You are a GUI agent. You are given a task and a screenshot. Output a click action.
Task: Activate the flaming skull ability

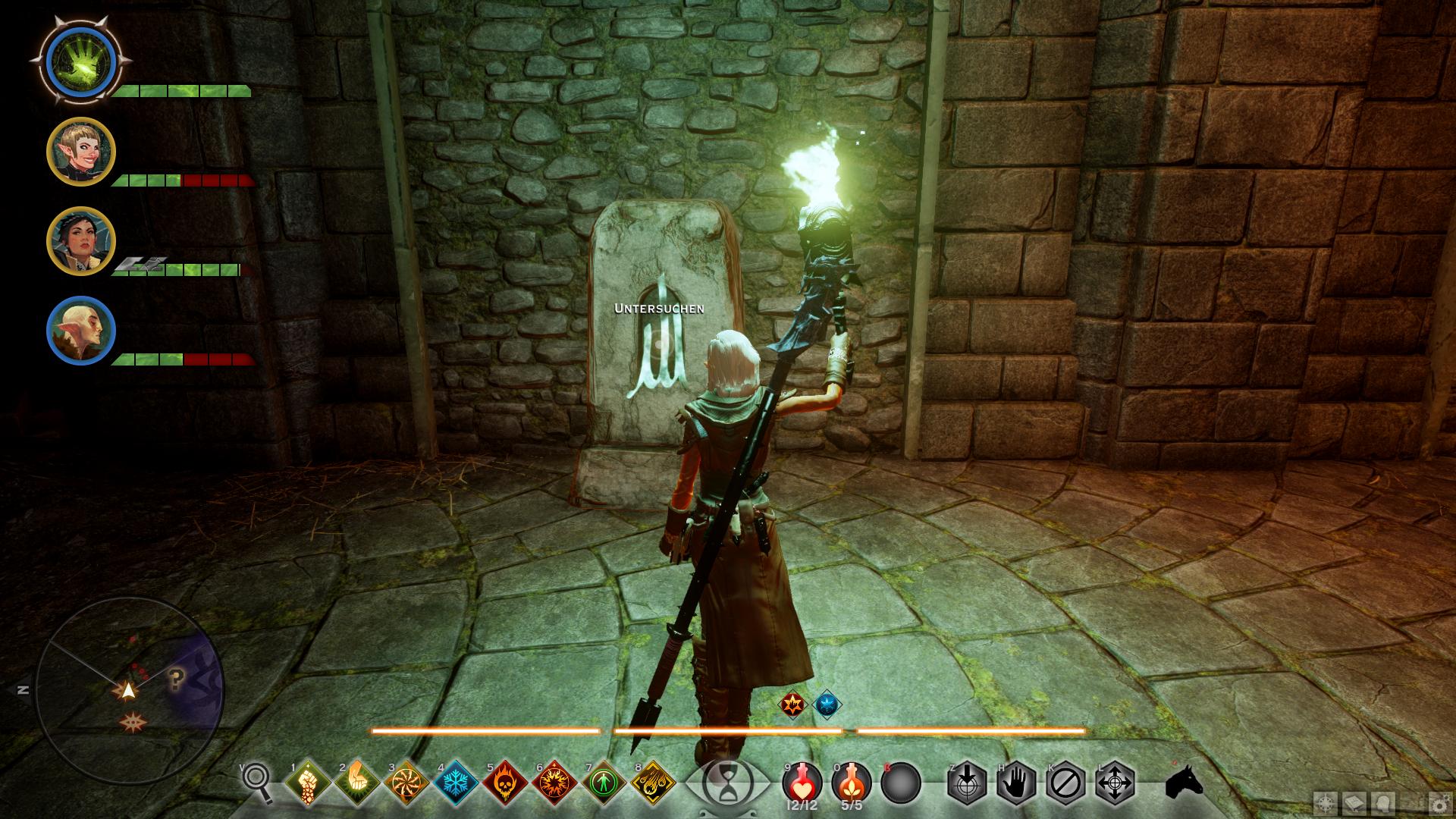505,783
